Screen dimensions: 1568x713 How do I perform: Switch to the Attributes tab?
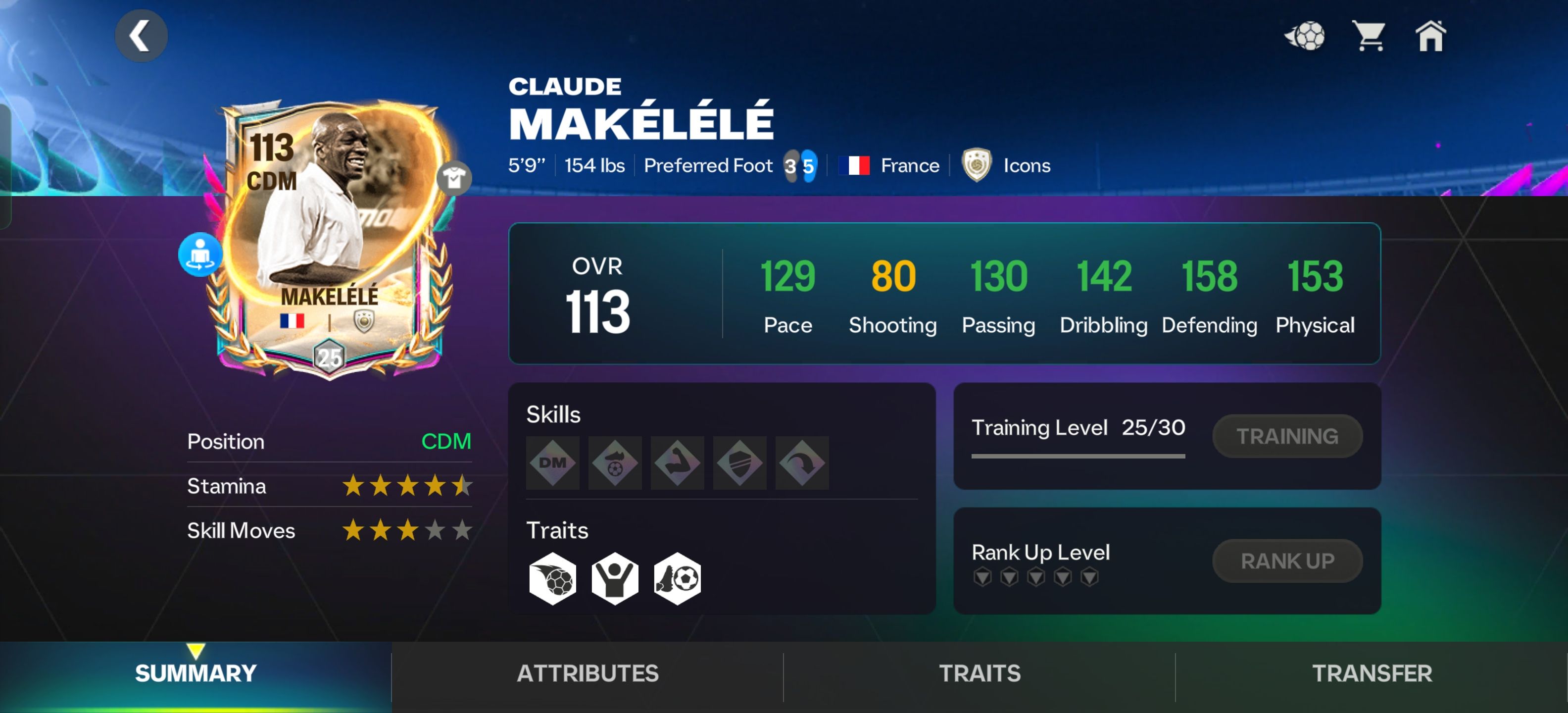pyautogui.click(x=588, y=673)
